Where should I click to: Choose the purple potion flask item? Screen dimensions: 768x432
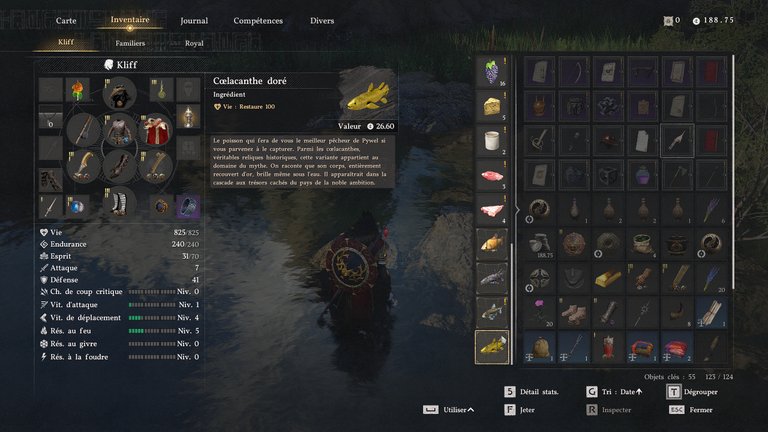(x=642, y=176)
